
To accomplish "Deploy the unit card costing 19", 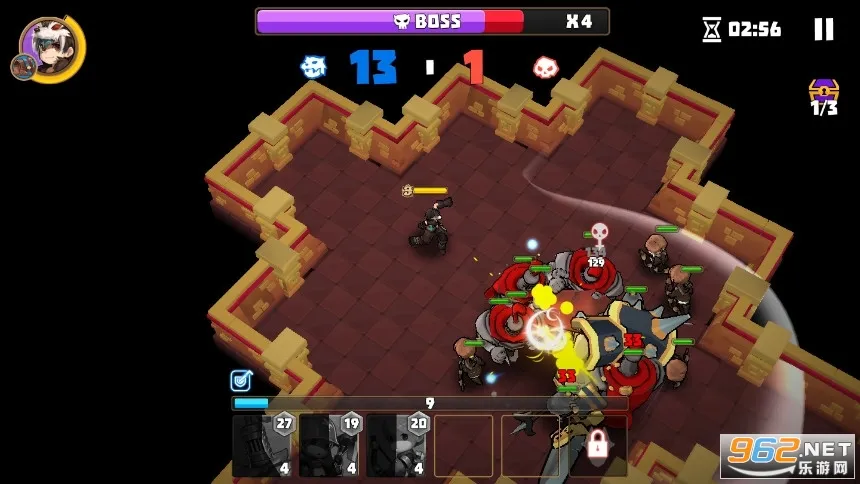I will pyautogui.click(x=329, y=445).
